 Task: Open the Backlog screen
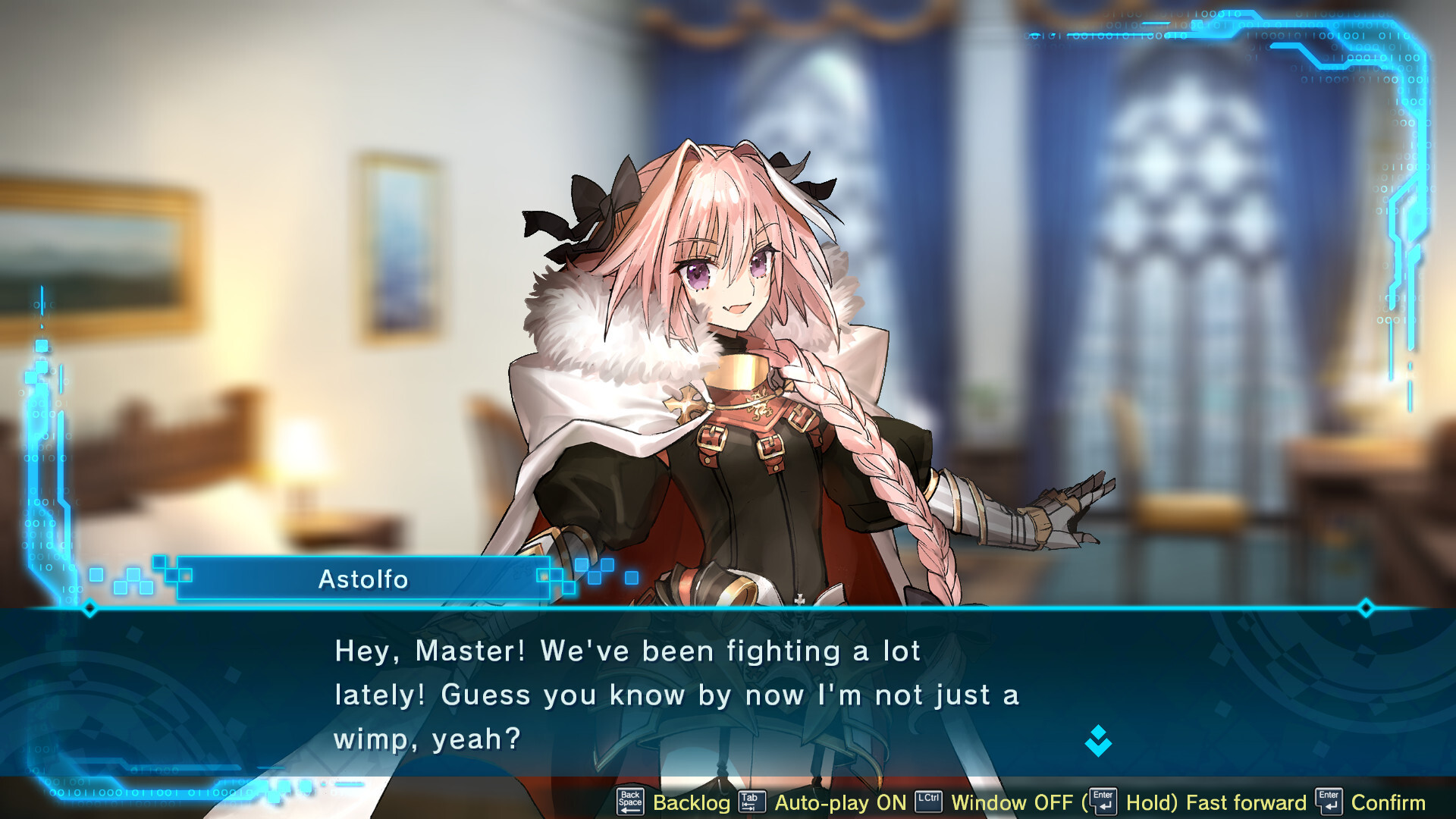point(690,802)
